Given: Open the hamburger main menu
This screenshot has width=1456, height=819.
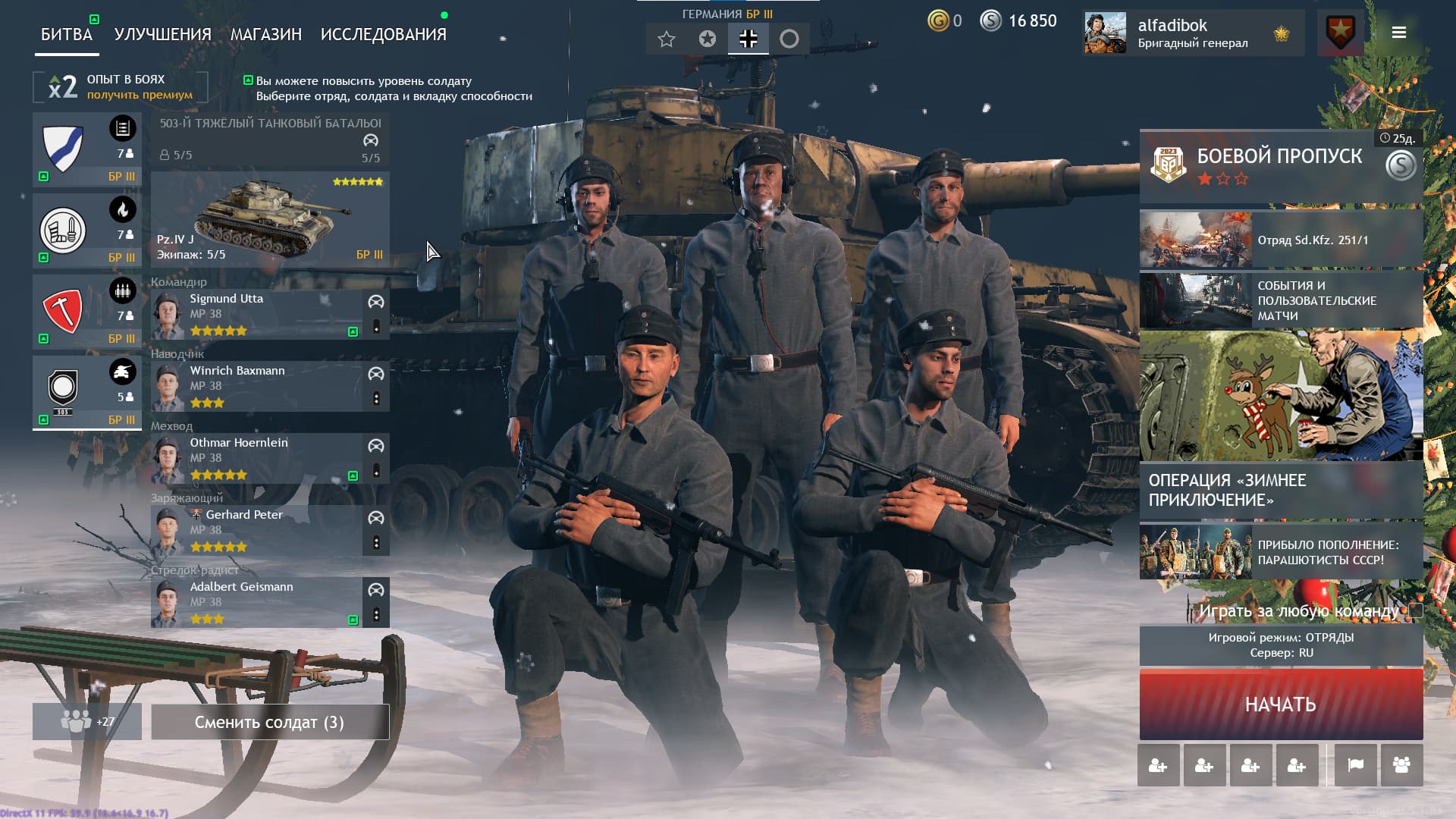Looking at the screenshot, I should (1399, 33).
